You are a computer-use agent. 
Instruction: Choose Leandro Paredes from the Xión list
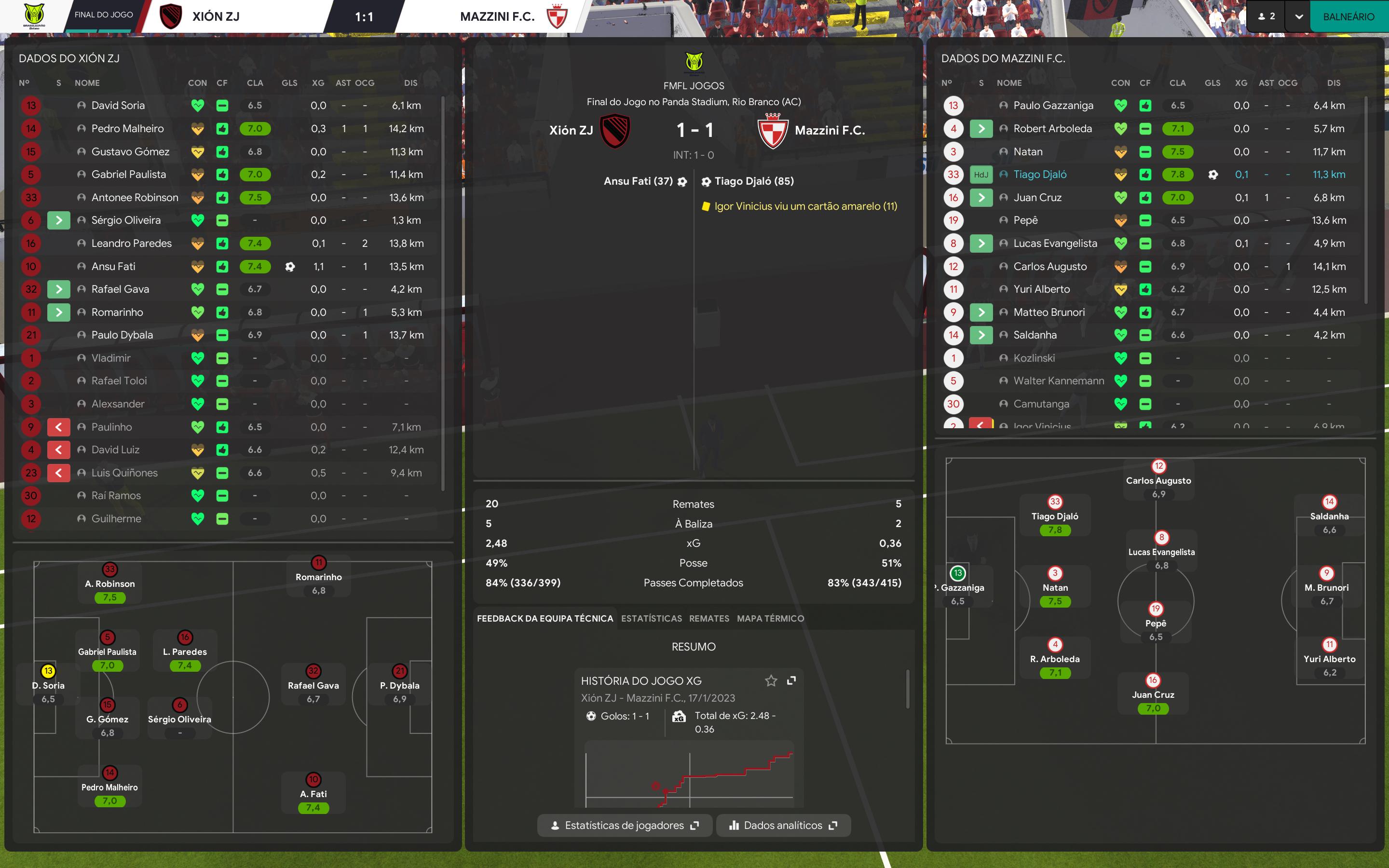pyautogui.click(x=132, y=244)
